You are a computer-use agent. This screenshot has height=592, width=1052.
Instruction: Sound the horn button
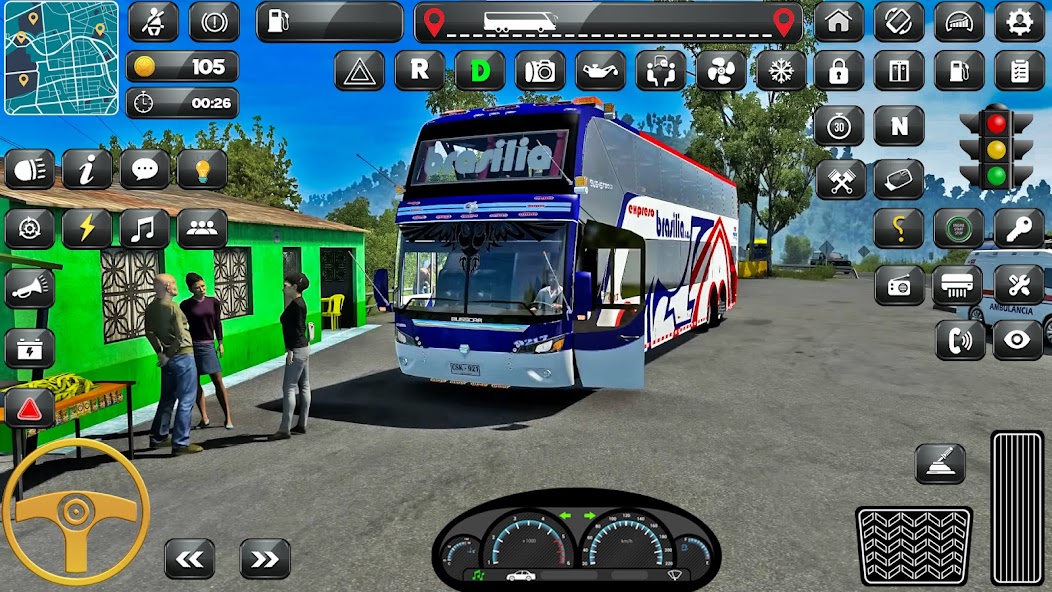30,288
